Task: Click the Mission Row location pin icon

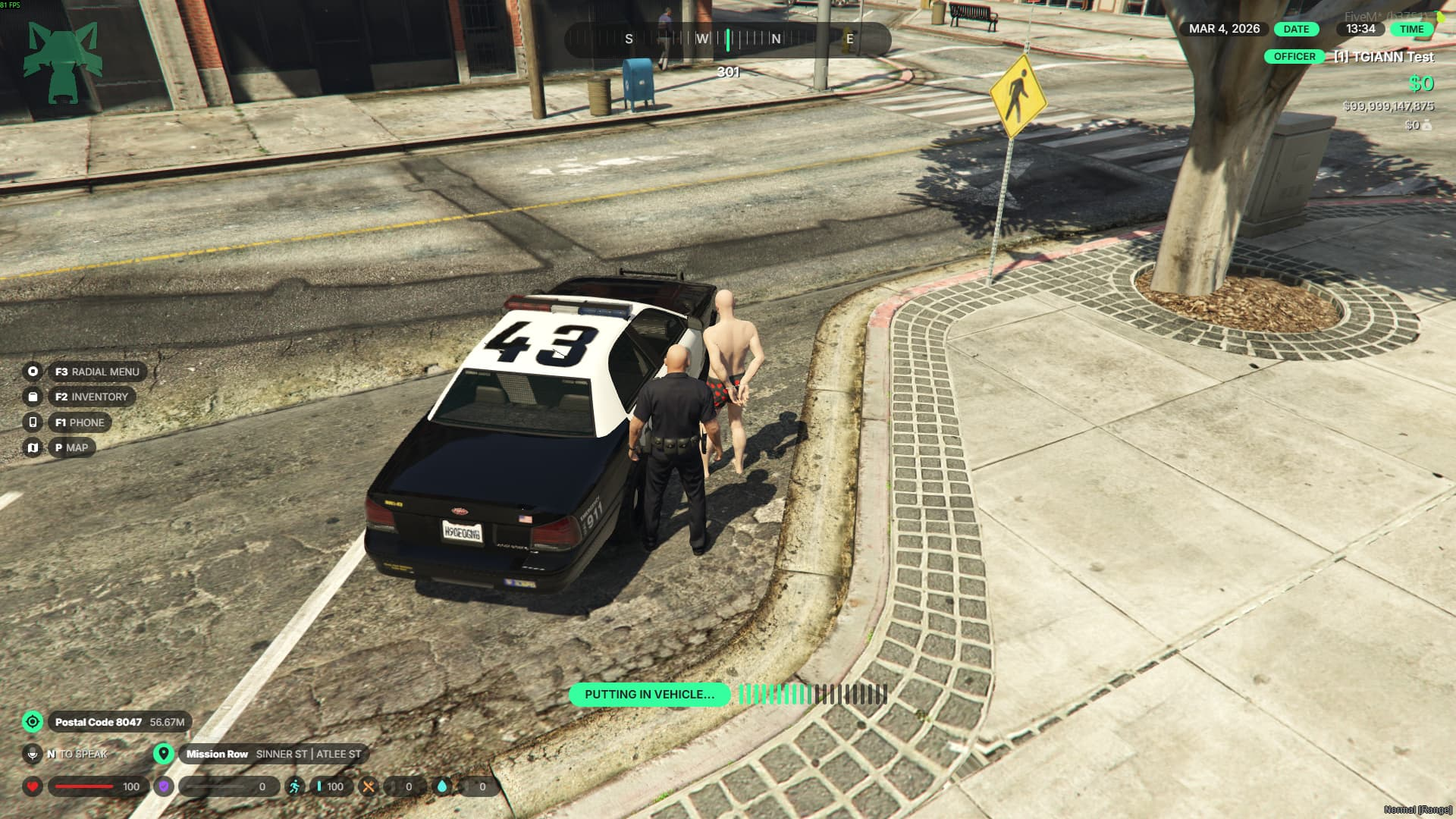Action: pos(163,754)
